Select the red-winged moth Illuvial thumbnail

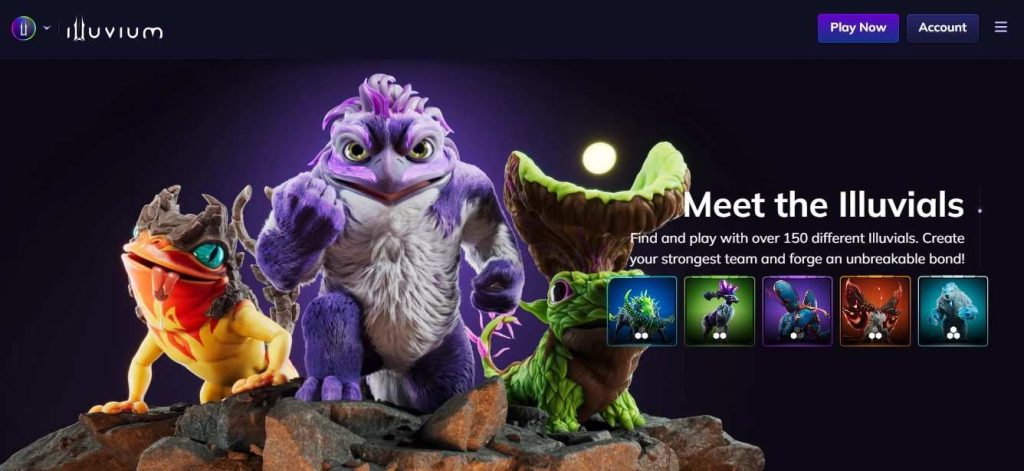(x=875, y=311)
